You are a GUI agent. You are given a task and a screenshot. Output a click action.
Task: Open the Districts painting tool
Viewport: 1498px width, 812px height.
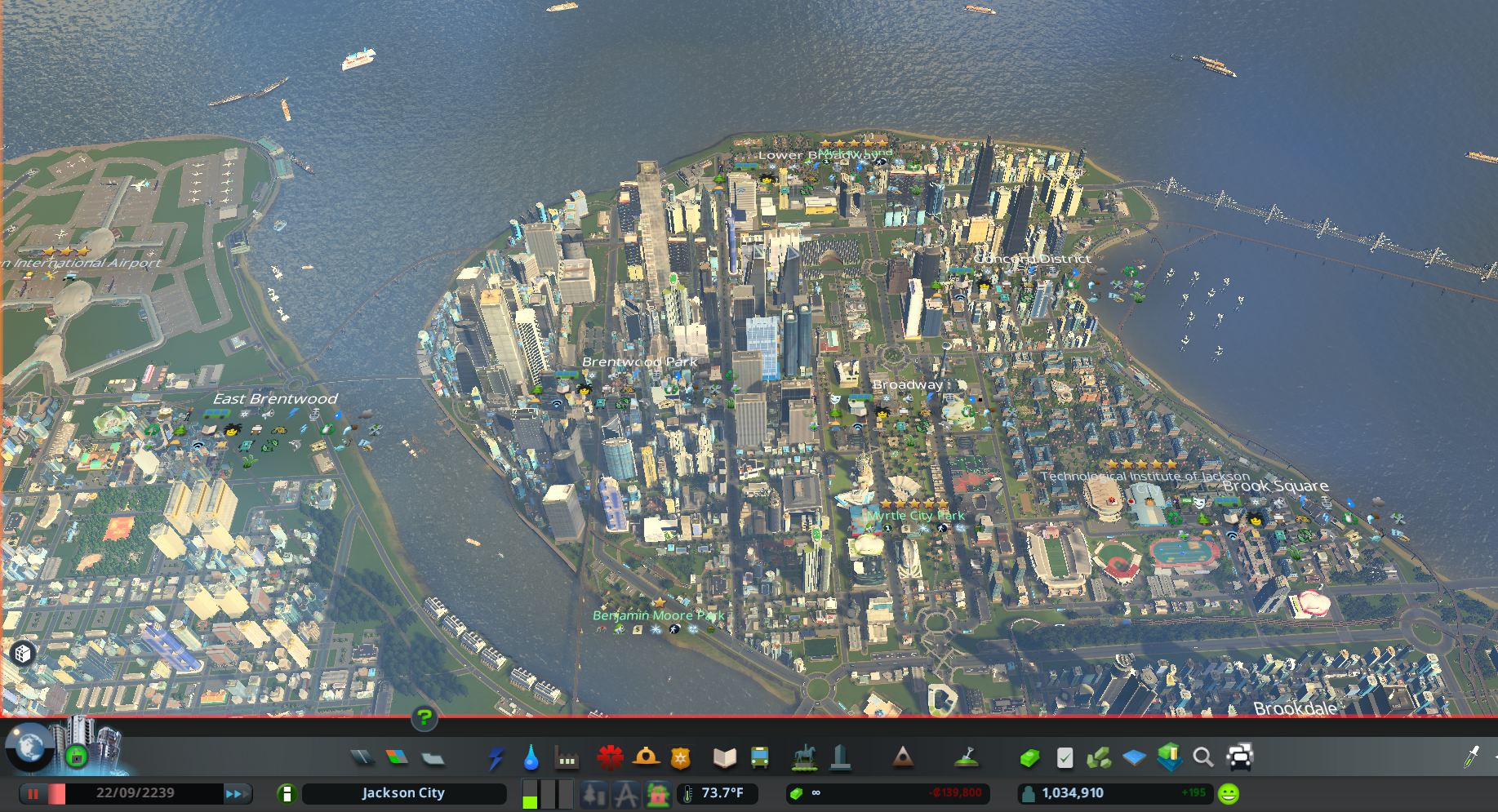click(x=433, y=757)
